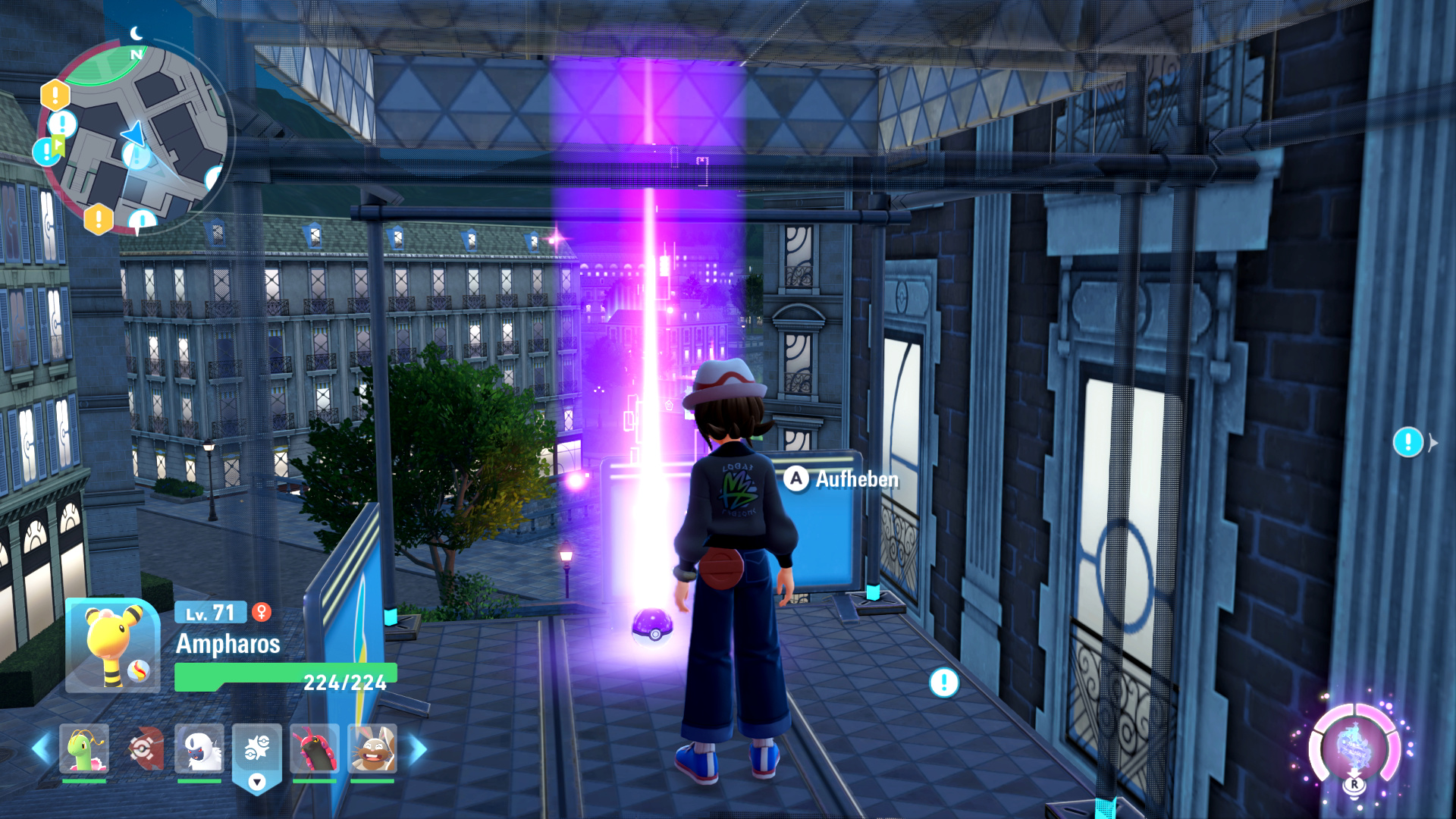Select the exclamation marker on the scaffold floor
The height and width of the screenshot is (819, 1456).
944,682
